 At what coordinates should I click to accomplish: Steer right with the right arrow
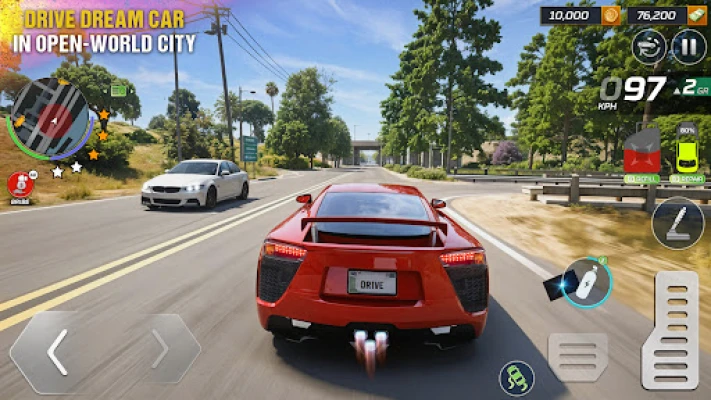coord(160,349)
